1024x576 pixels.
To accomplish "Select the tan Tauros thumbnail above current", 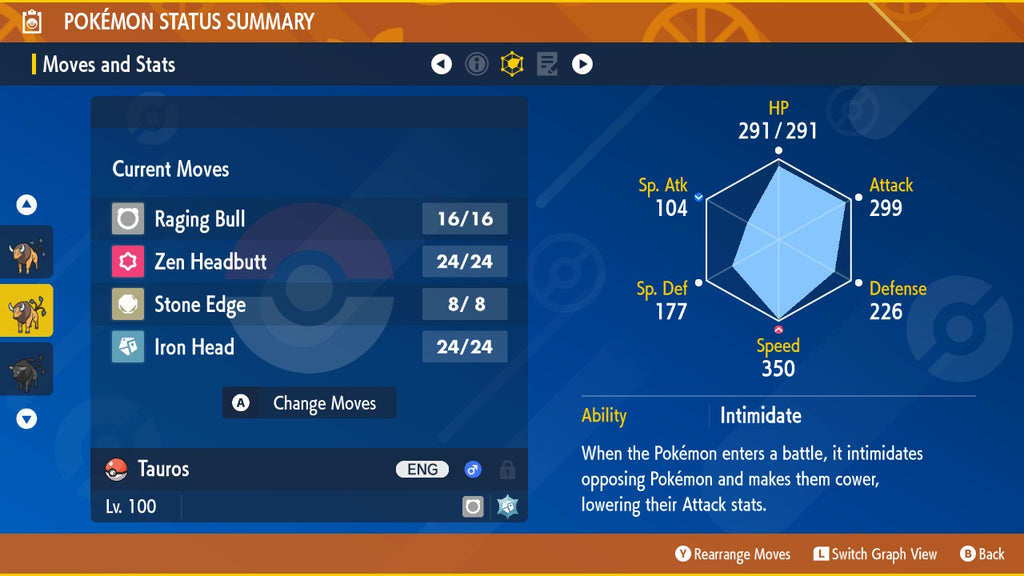I will pos(26,255).
